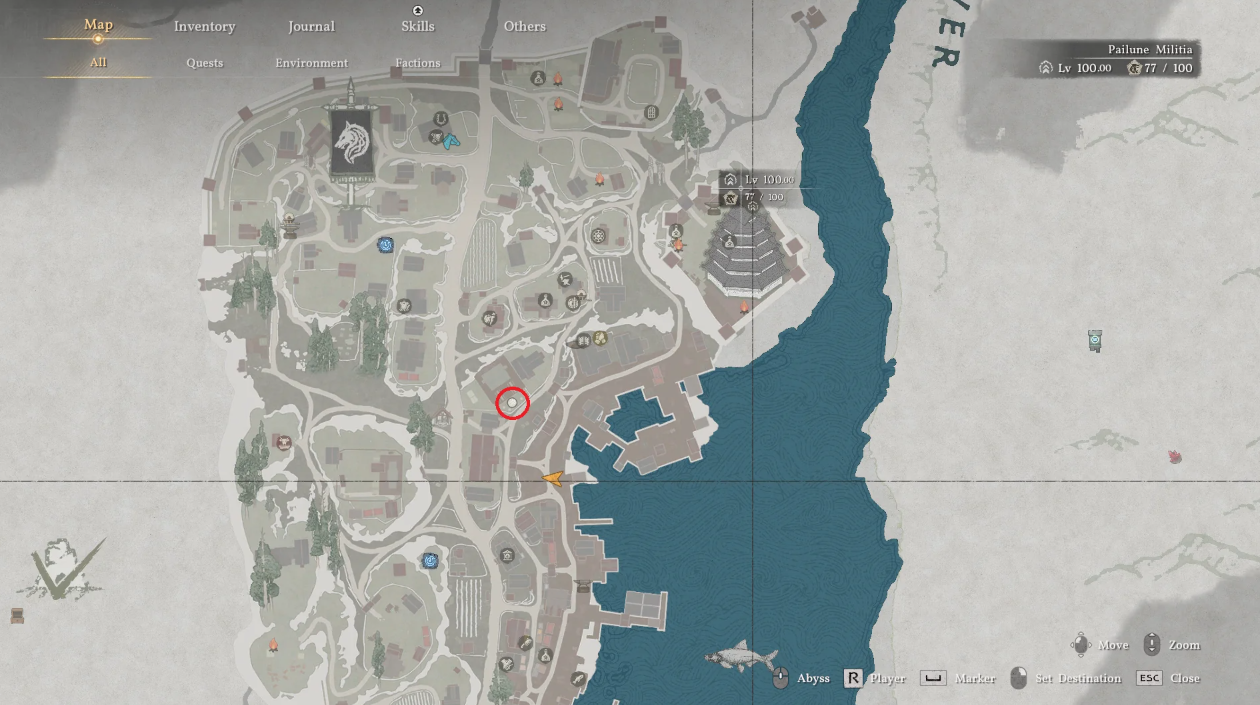The image size is (1260, 705).
Task: Select the orange player arrow marker
Action: tap(552, 479)
